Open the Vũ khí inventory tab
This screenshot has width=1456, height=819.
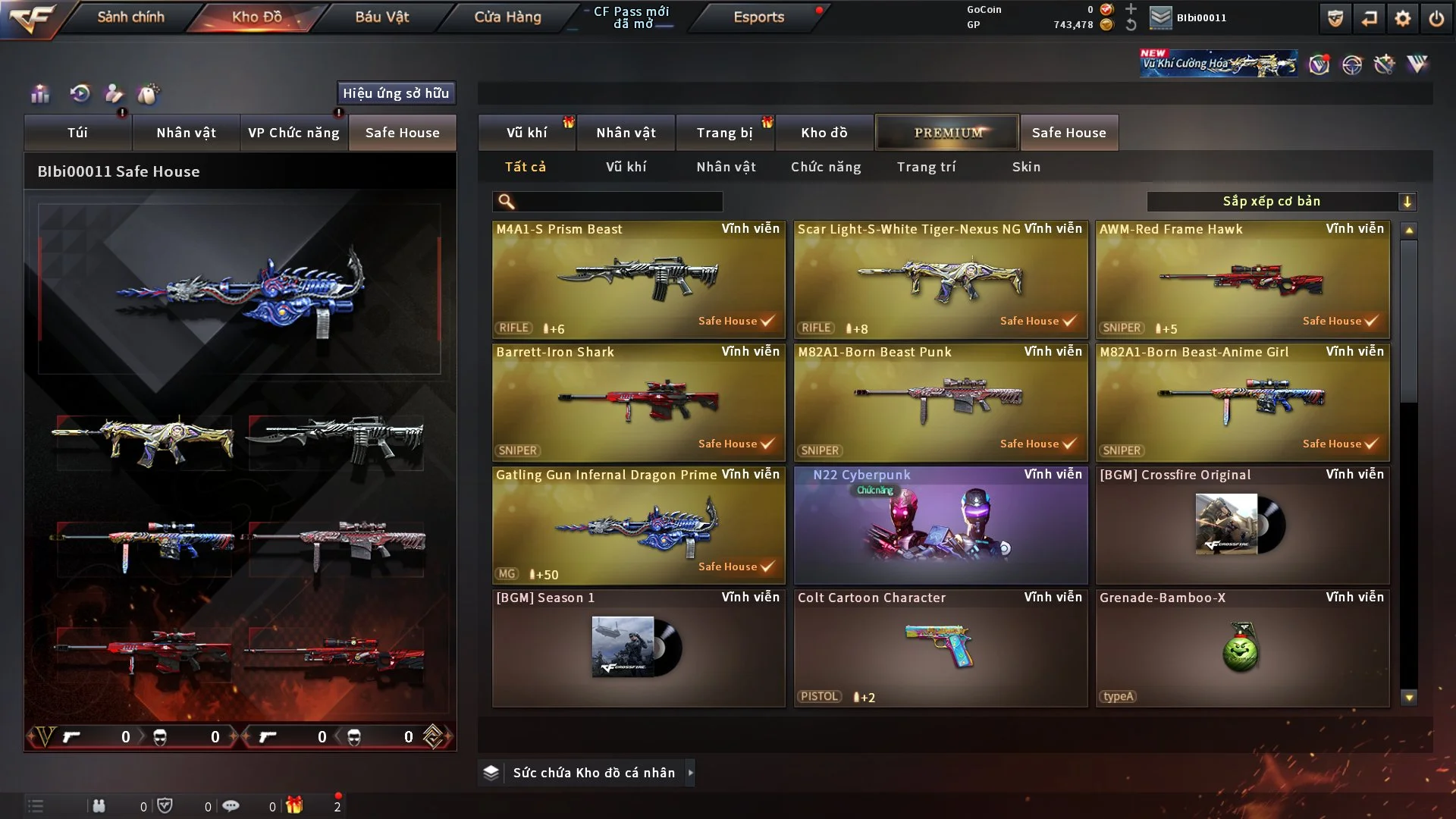(526, 133)
